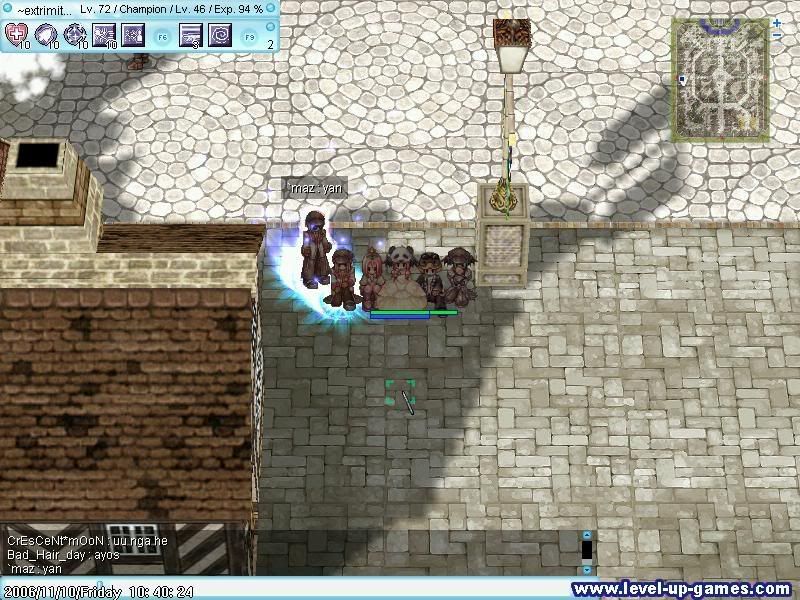Zoom in the minimap with plus button
Screen dimensions: 800x600
777,22
